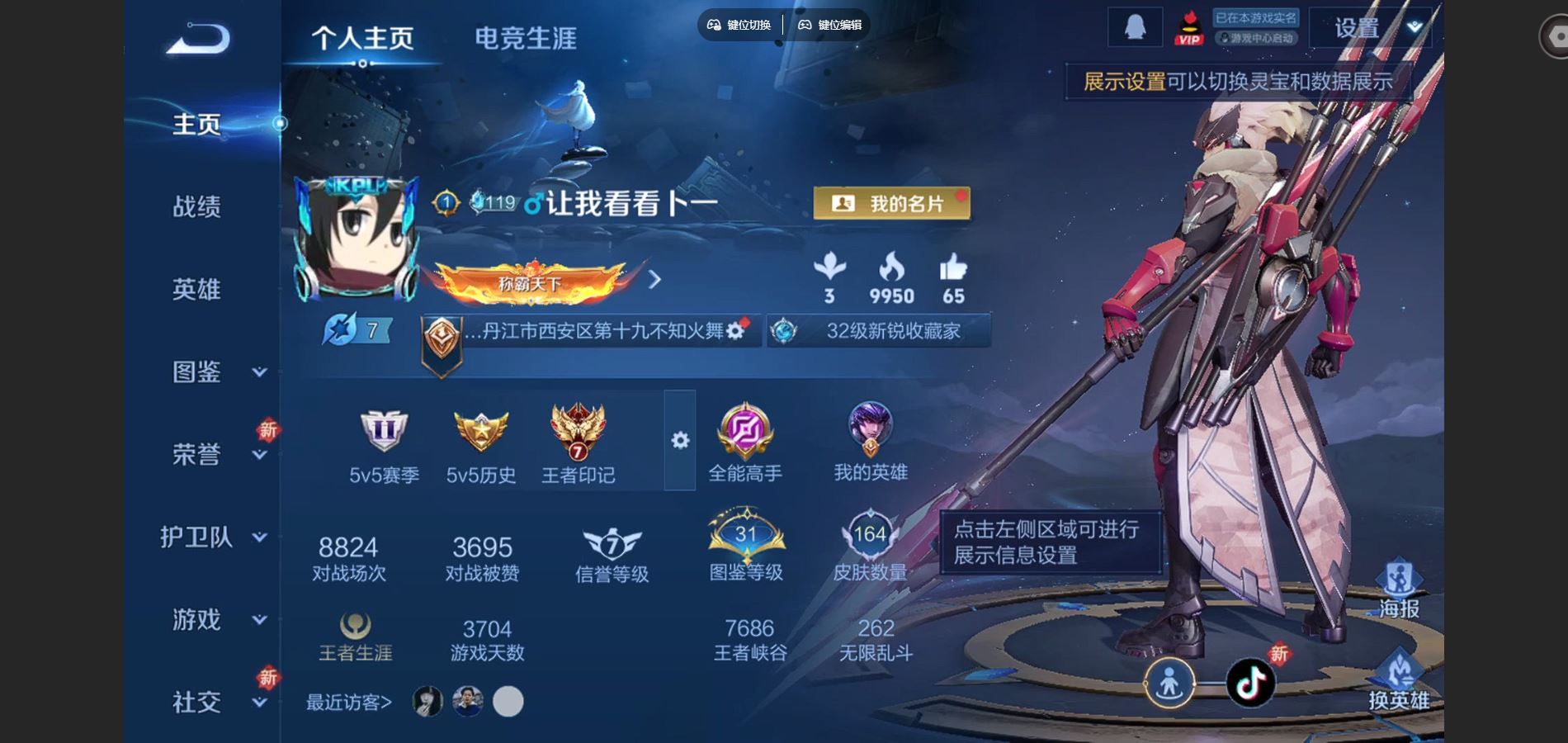Viewport: 1568px width, 743px height.
Task: Open 我的名片 card
Action: click(x=891, y=203)
